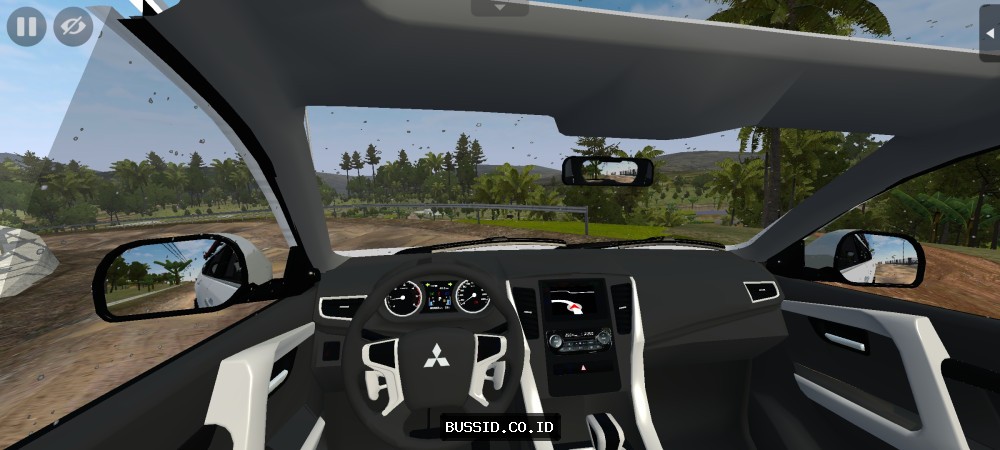Image resolution: width=1000 pixels, height=450 pixels.
Task: Open the side panel with the left-arrow tab
Action: click(x=990, y=32)
